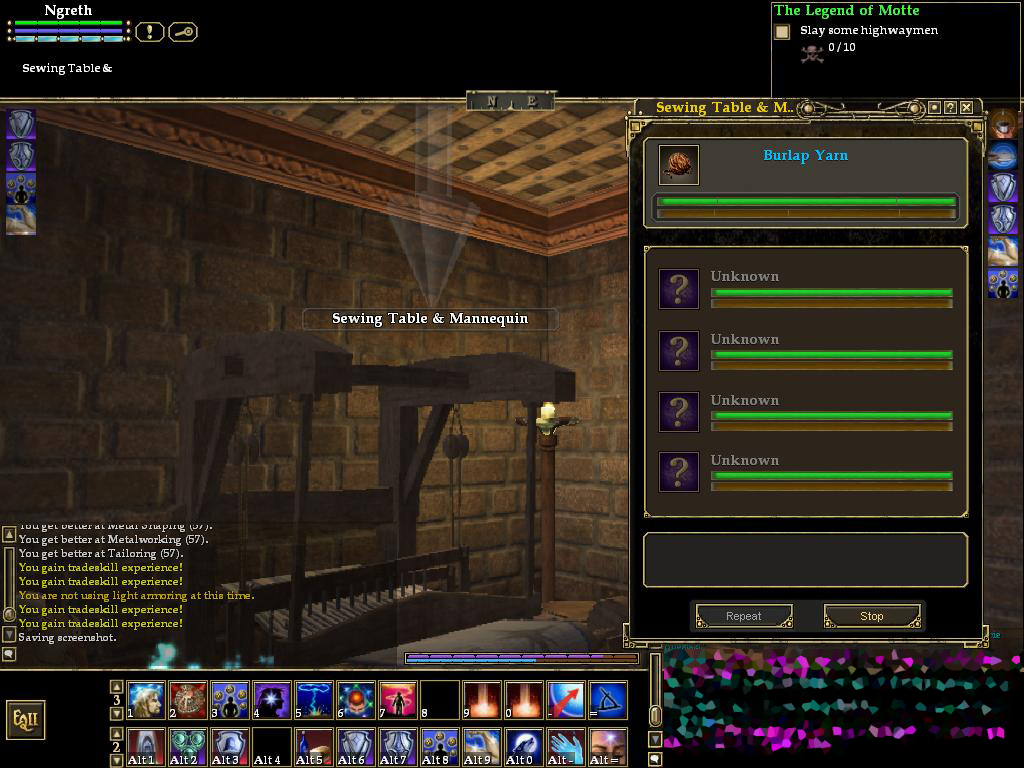The width and height of the screenshot is (1024, 768).
Task: Use the triple green orb ability, Alt 2
Action: click(x=188, y=746)
